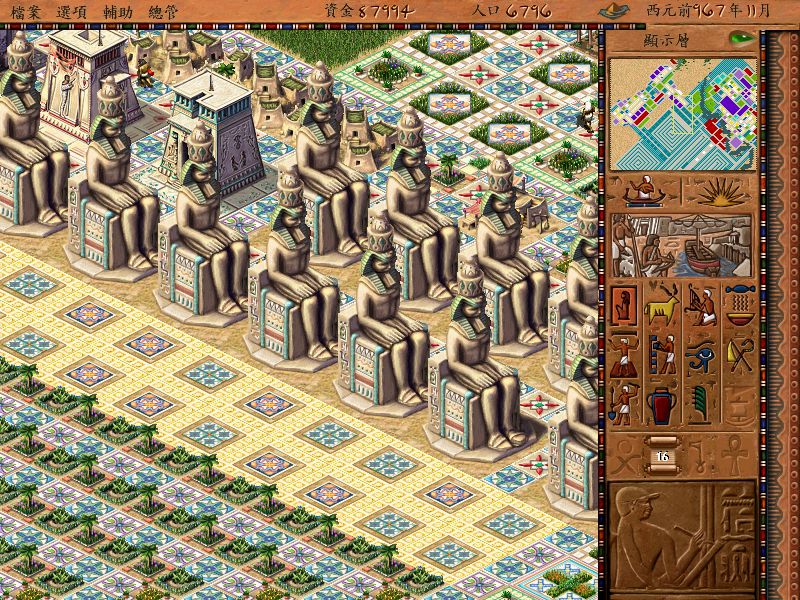Viewport: 800px width, 600px height.
Task: Collapse the sidebar with the green gem button
Action: point(741,39)
